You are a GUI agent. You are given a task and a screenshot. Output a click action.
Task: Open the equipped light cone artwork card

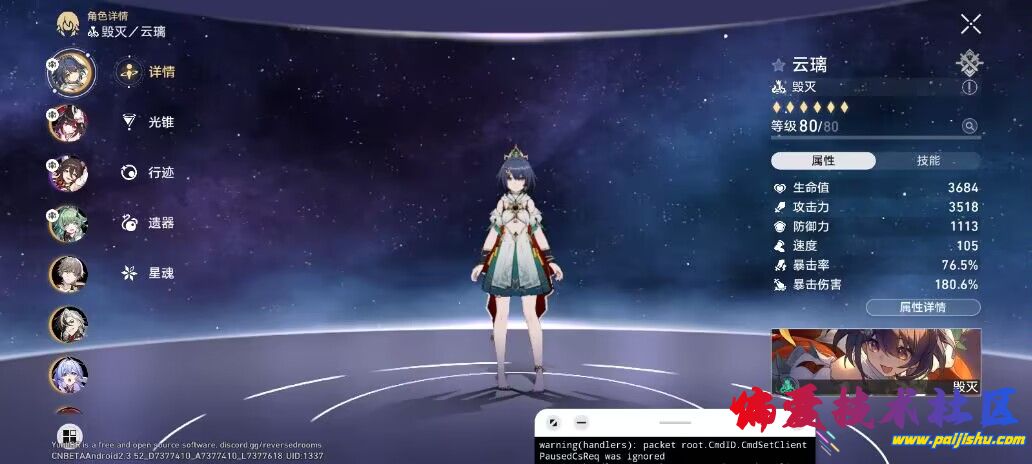click(x=875, y=360)
